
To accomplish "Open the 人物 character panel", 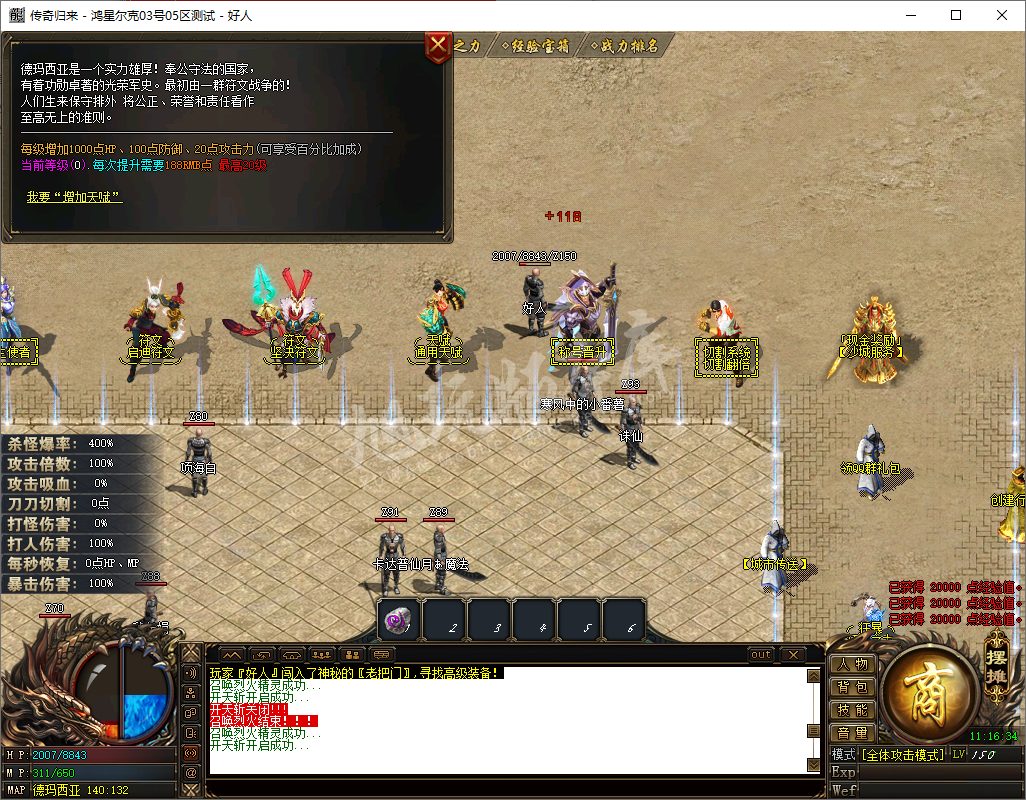I will (x=852, y=664).
